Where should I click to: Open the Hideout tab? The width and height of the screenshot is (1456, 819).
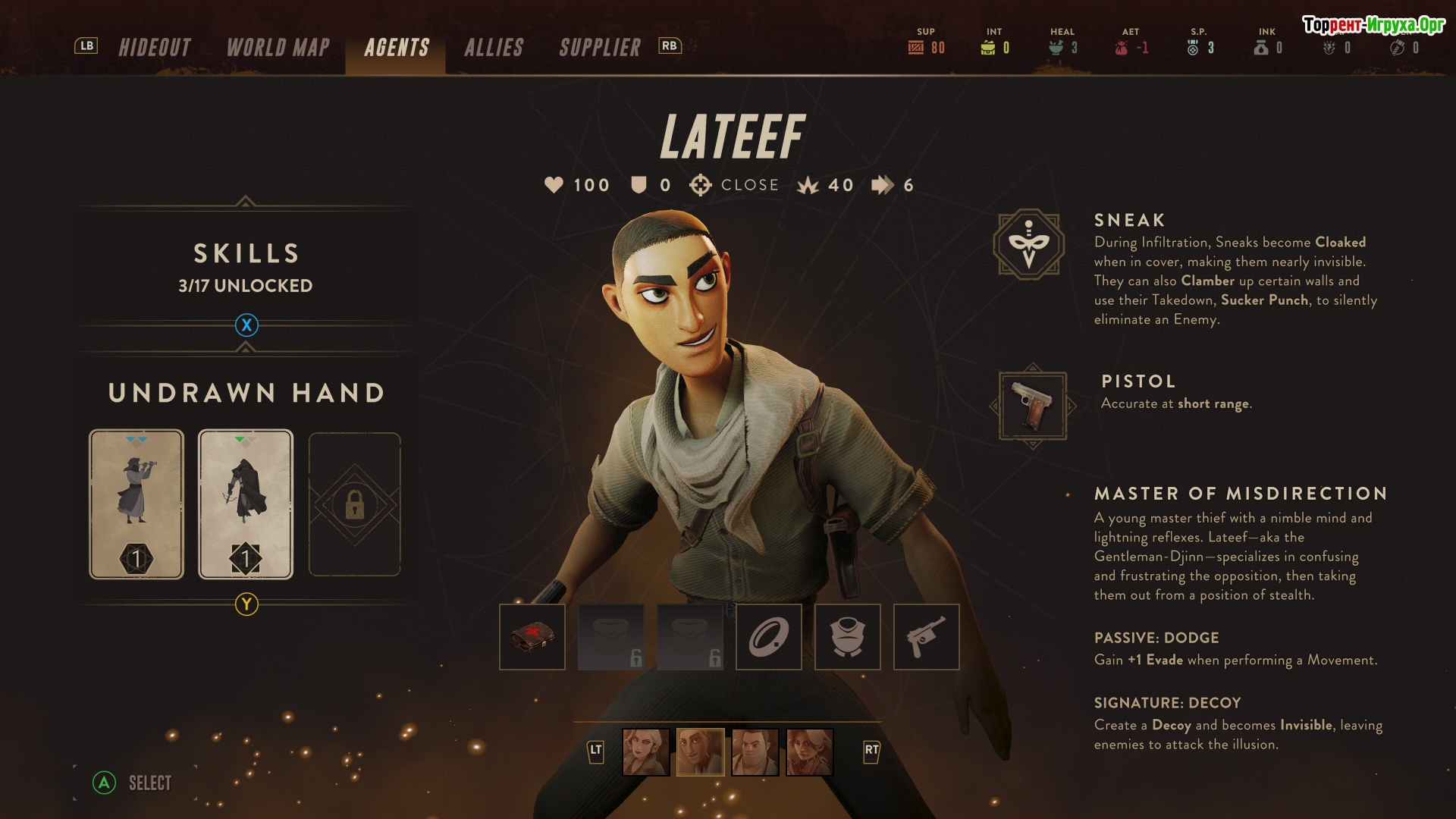coord(155,48)
